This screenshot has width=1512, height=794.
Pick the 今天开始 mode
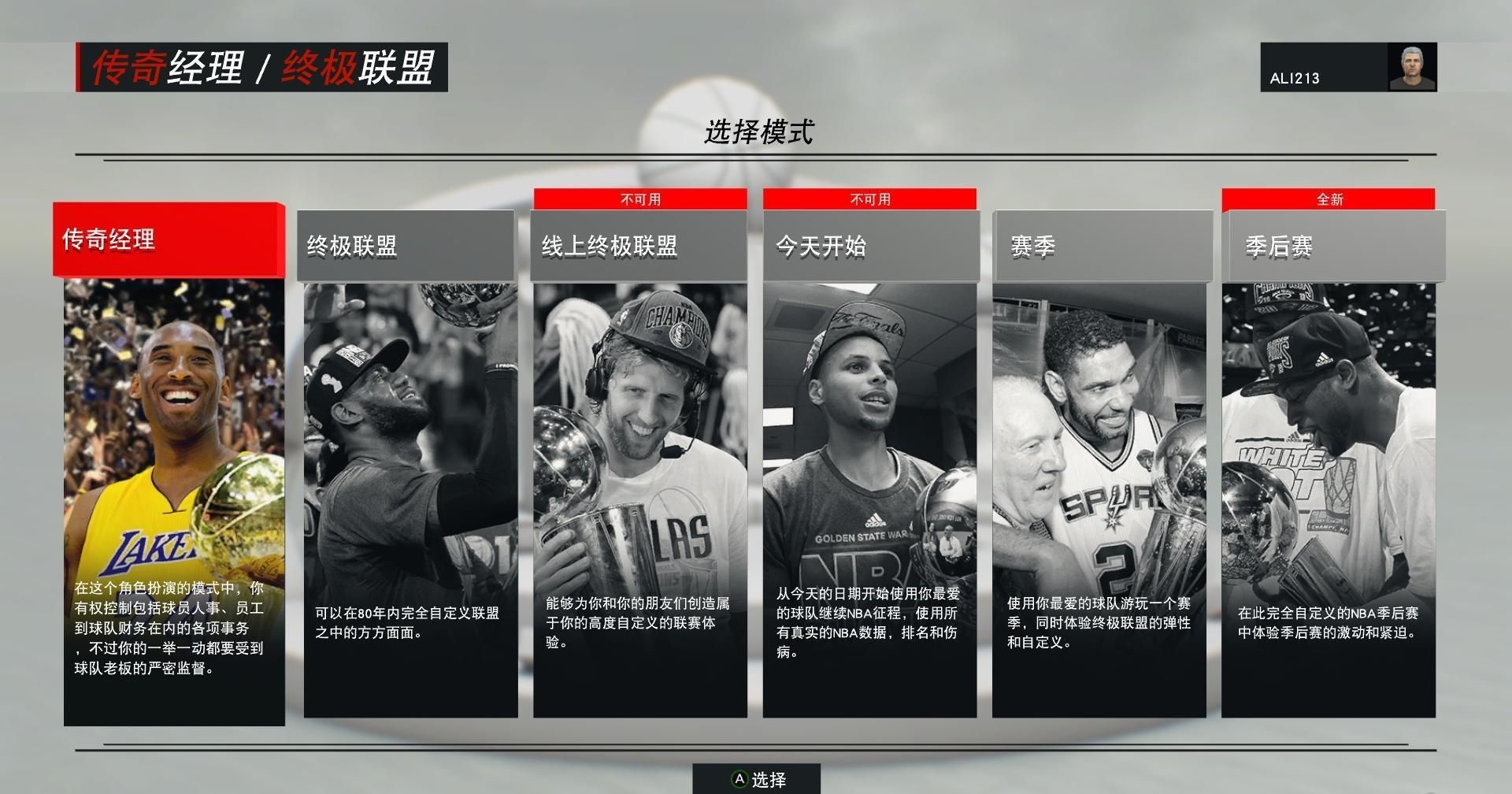coord(869,465)
